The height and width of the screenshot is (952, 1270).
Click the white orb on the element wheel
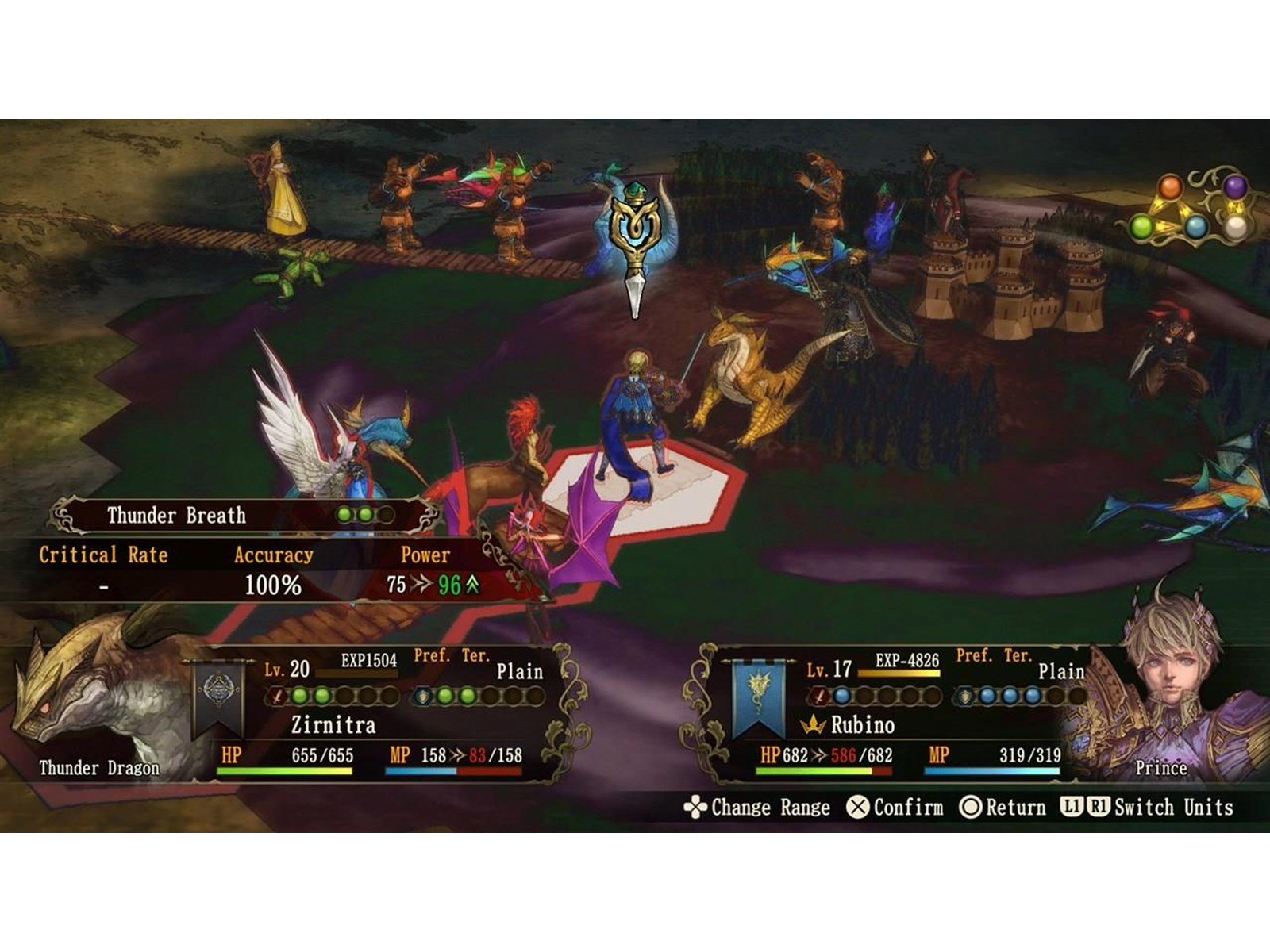pos(1236,228)
